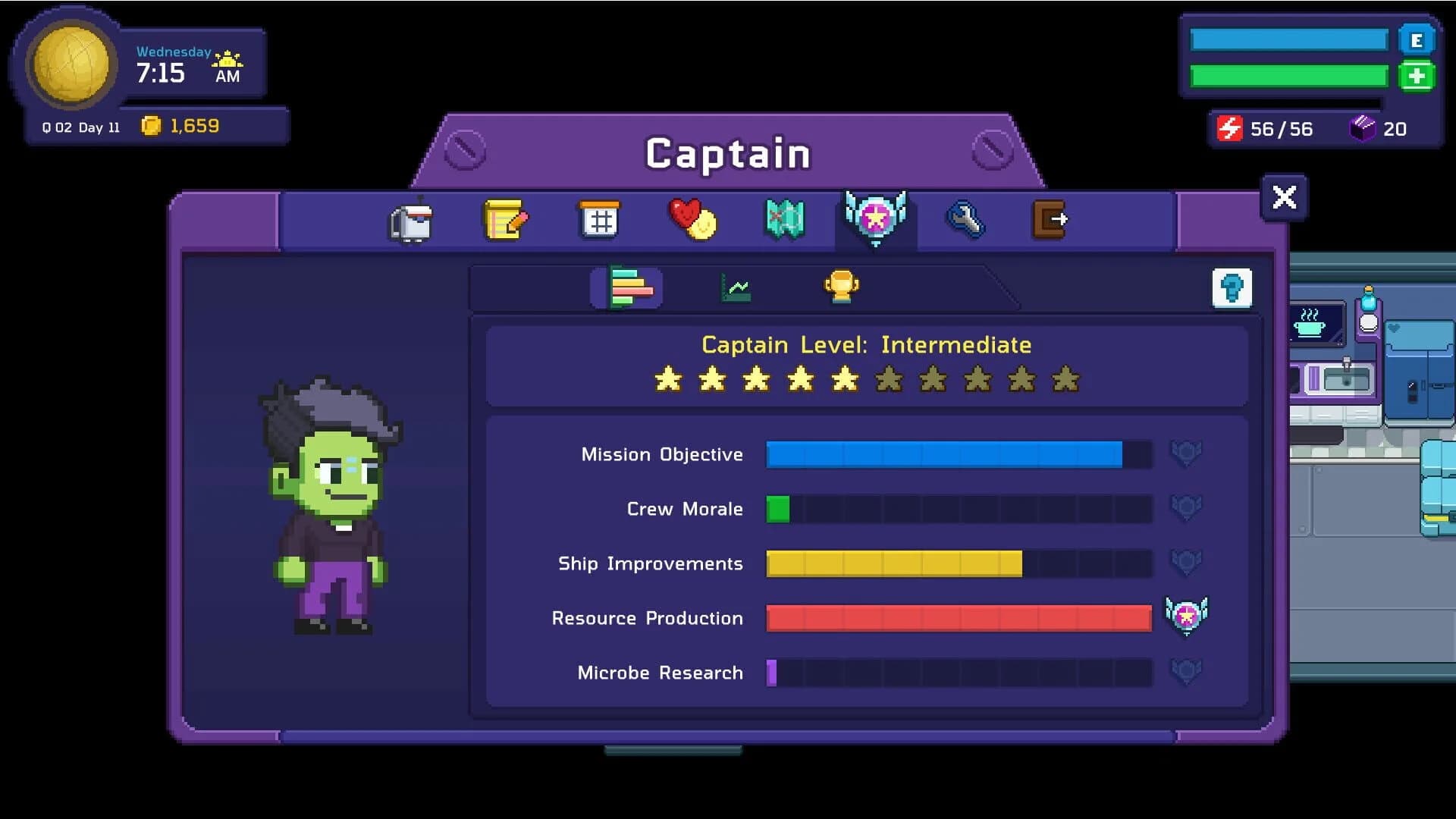Image resolution: width=1456 pixels, height=819 pixels.
Task: Click the coin total showing 1,659
Action: (184, 127)
